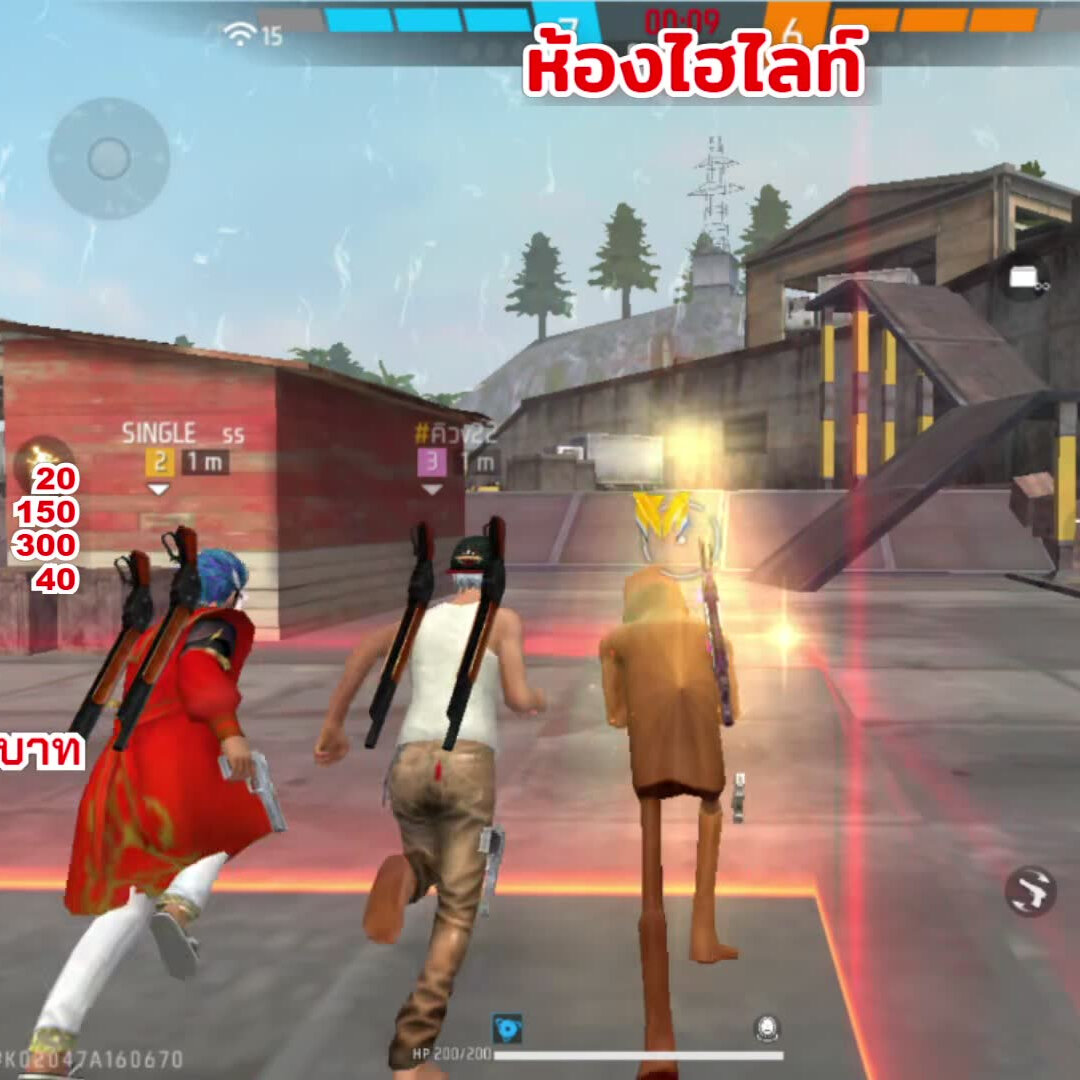Activate the blue character skill icon
1080x1080 pixels.
pos(507,1028)
